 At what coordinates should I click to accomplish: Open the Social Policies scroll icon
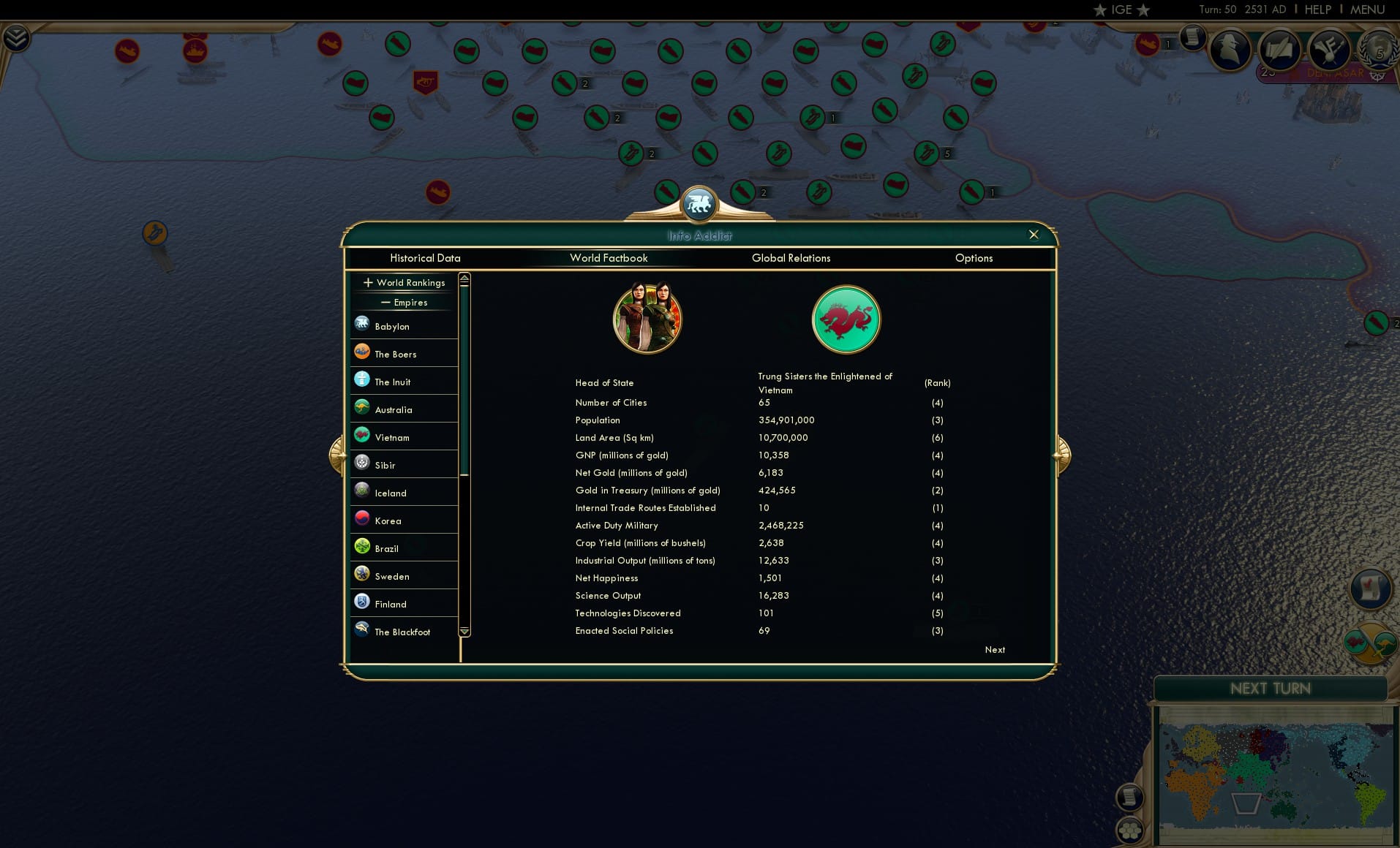coord(1279,50)
